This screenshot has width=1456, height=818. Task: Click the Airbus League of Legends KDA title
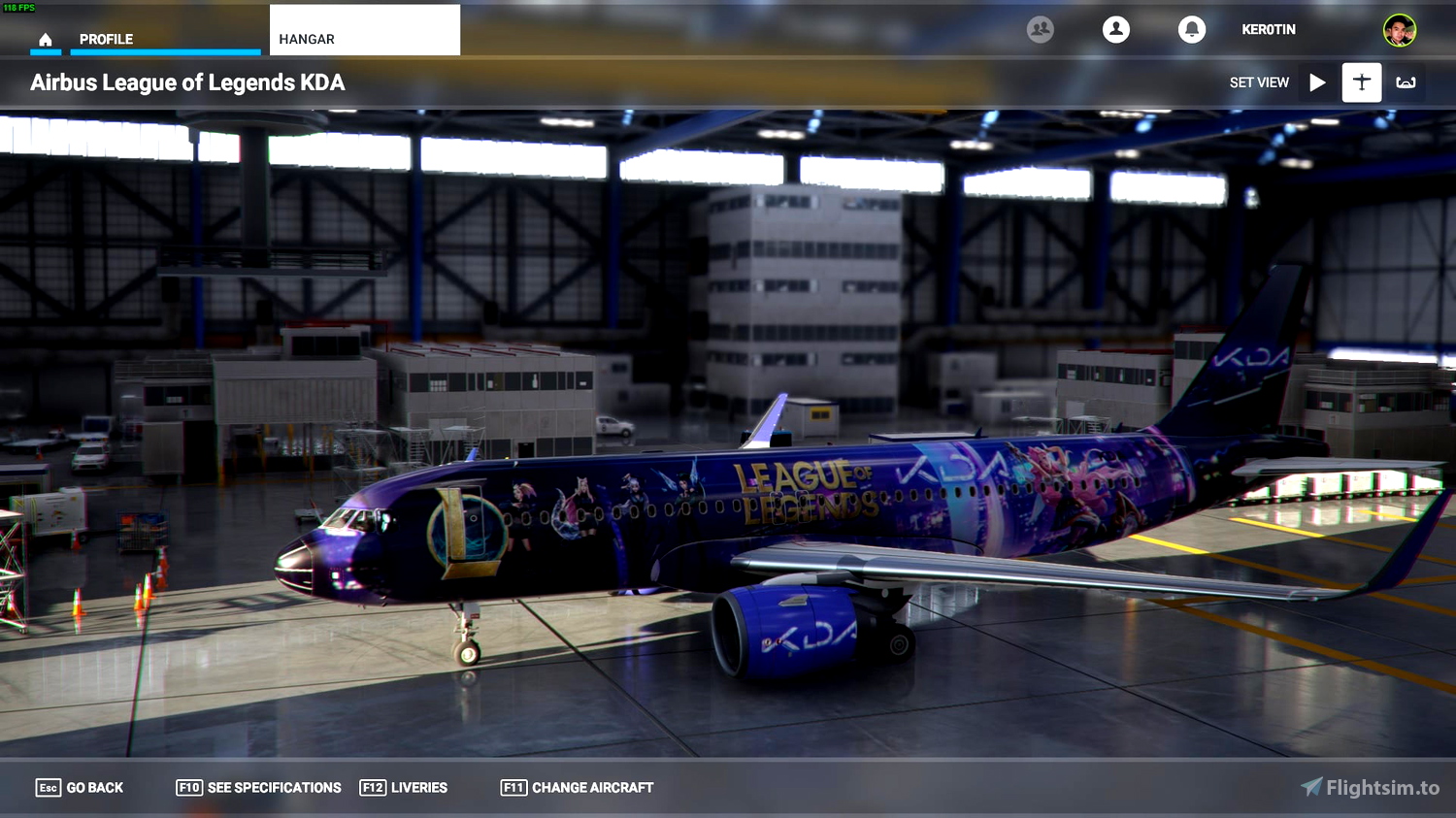pos(189,82)
